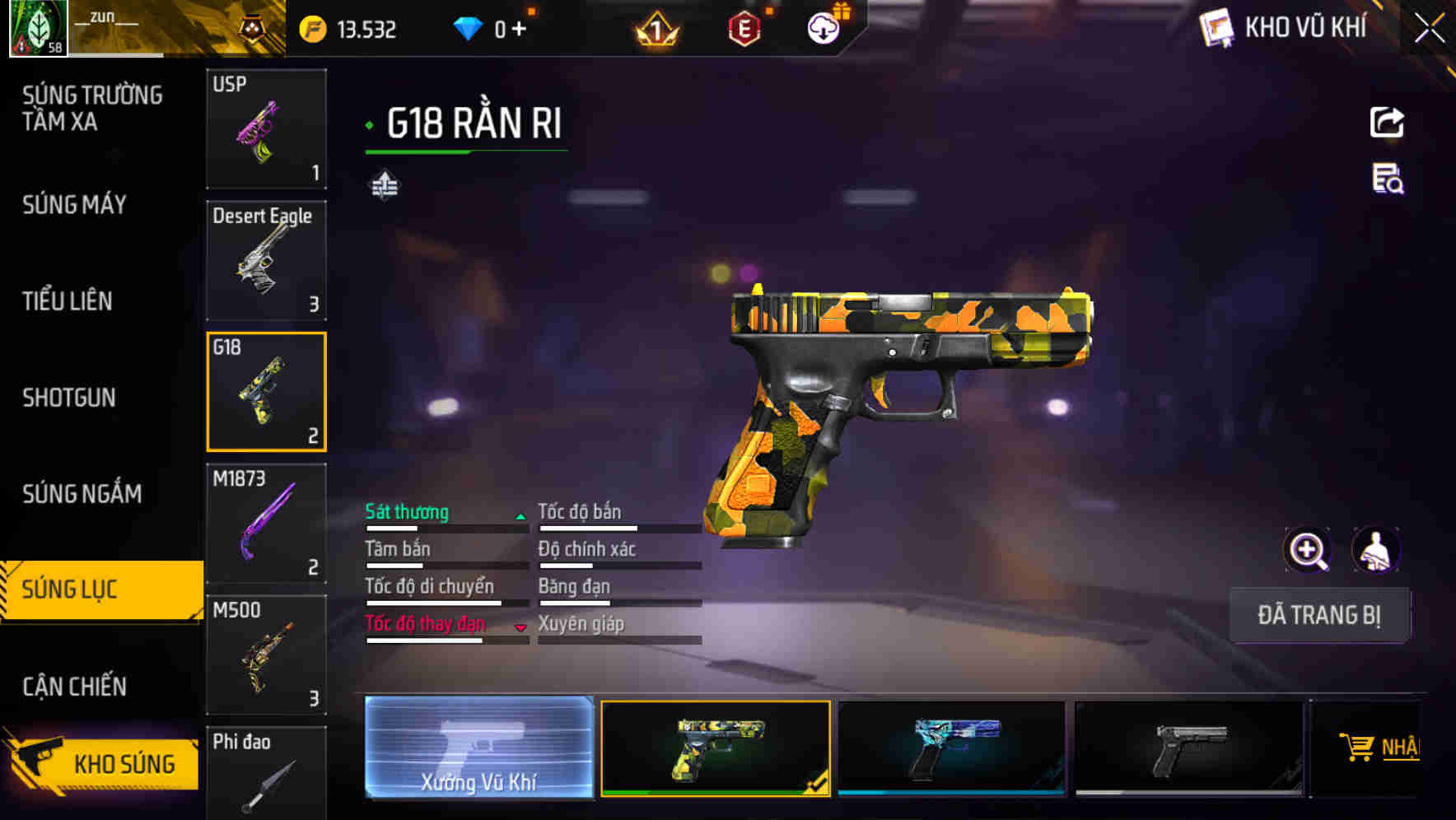
Task: Select the Desert Eagle weapon thumbnail
Action: click(265, 260)
